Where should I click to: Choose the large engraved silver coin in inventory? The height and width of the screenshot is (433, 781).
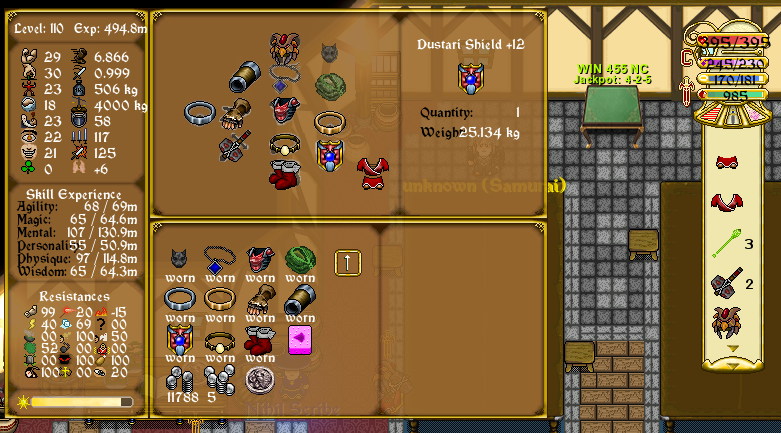(x=261, y=378)
